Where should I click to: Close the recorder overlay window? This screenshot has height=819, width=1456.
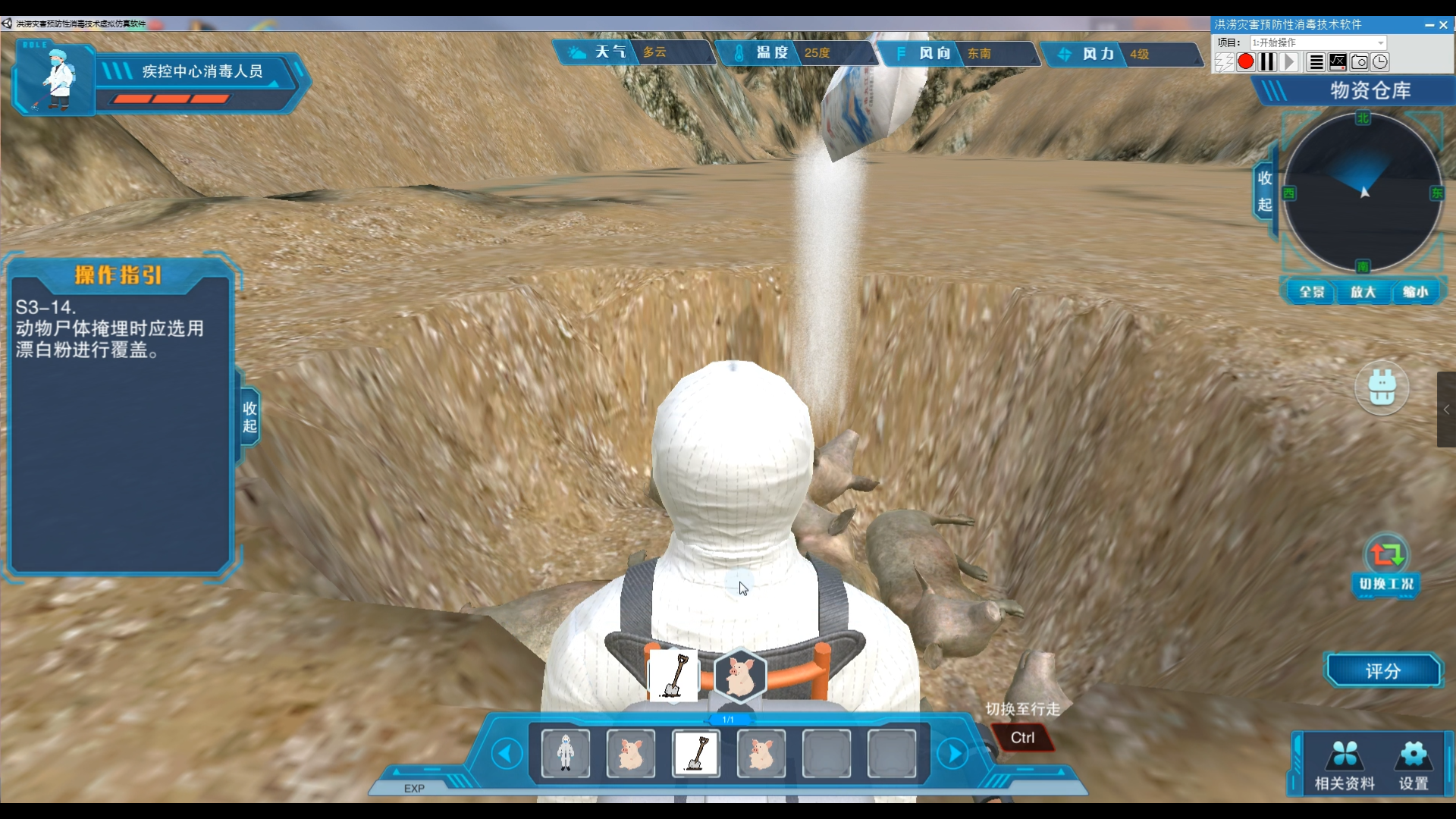[1444, 25]
